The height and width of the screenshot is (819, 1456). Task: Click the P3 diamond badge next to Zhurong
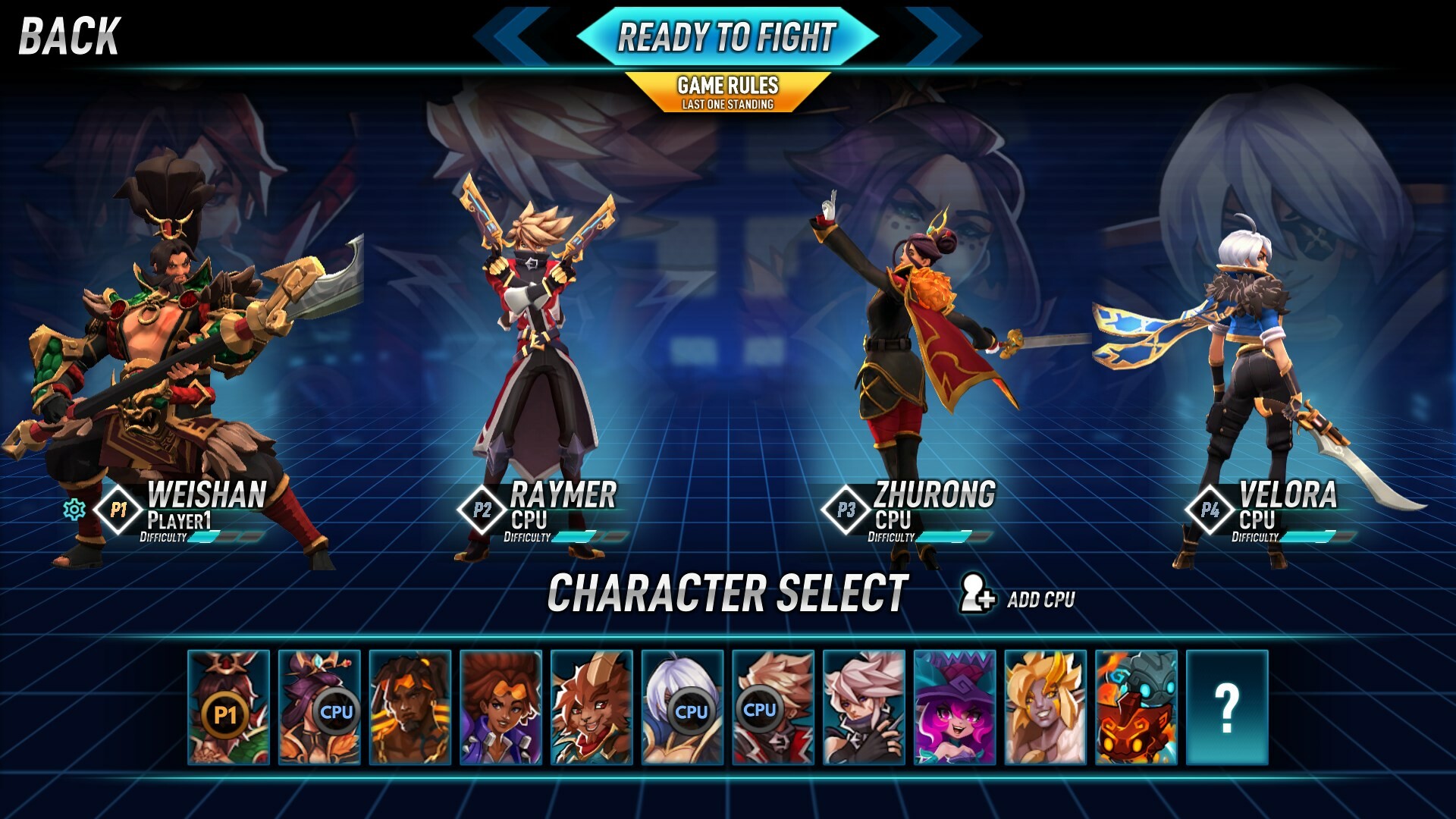[845, 511]
